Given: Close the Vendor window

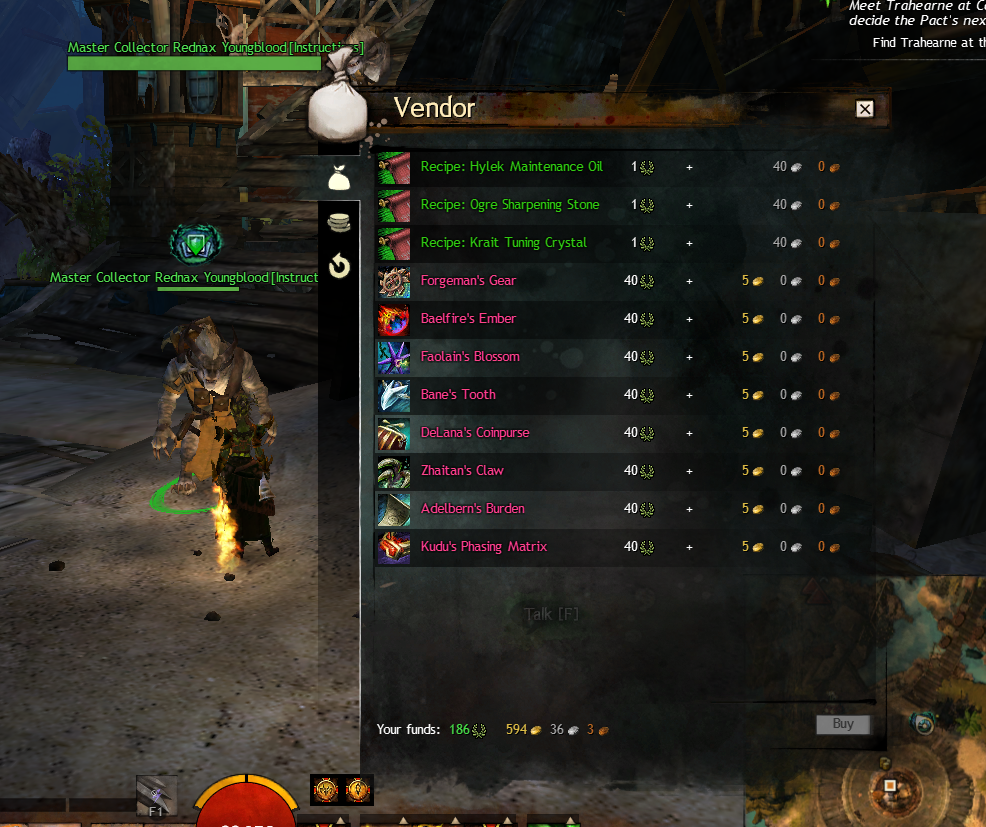Looking at the screenshot, I should tap(865, 110).
